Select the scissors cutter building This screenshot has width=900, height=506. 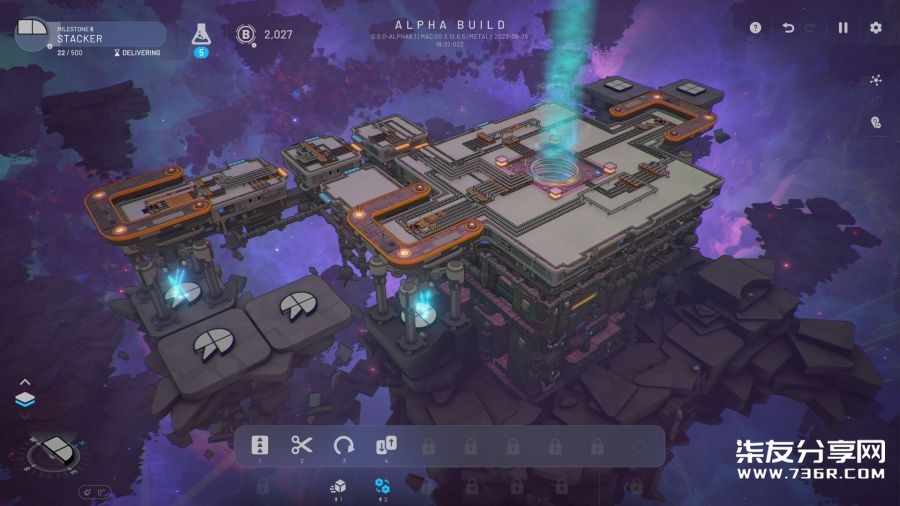tap(302, 446)
